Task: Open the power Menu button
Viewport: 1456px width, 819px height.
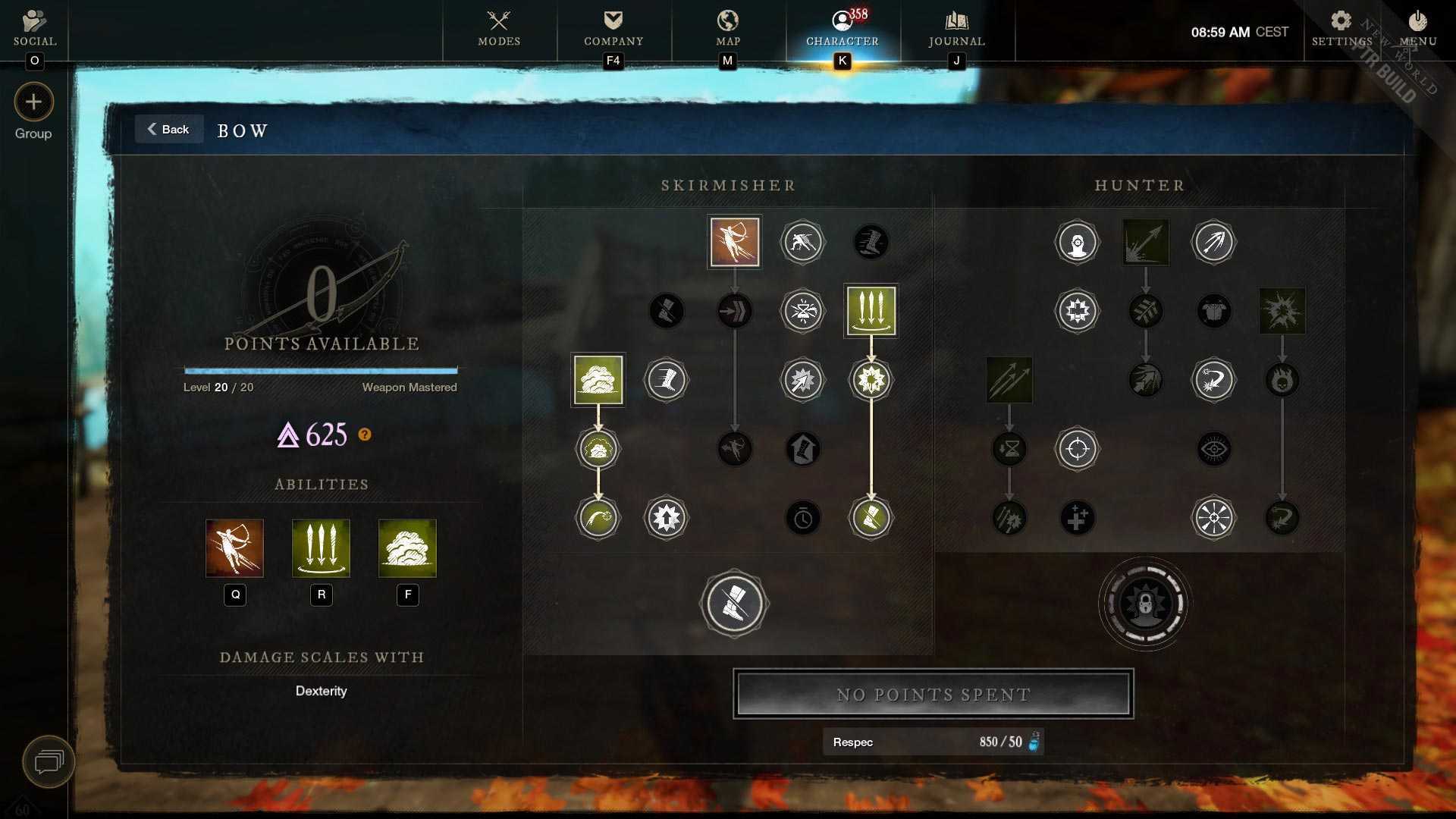Action: (x=1417, y=28)
